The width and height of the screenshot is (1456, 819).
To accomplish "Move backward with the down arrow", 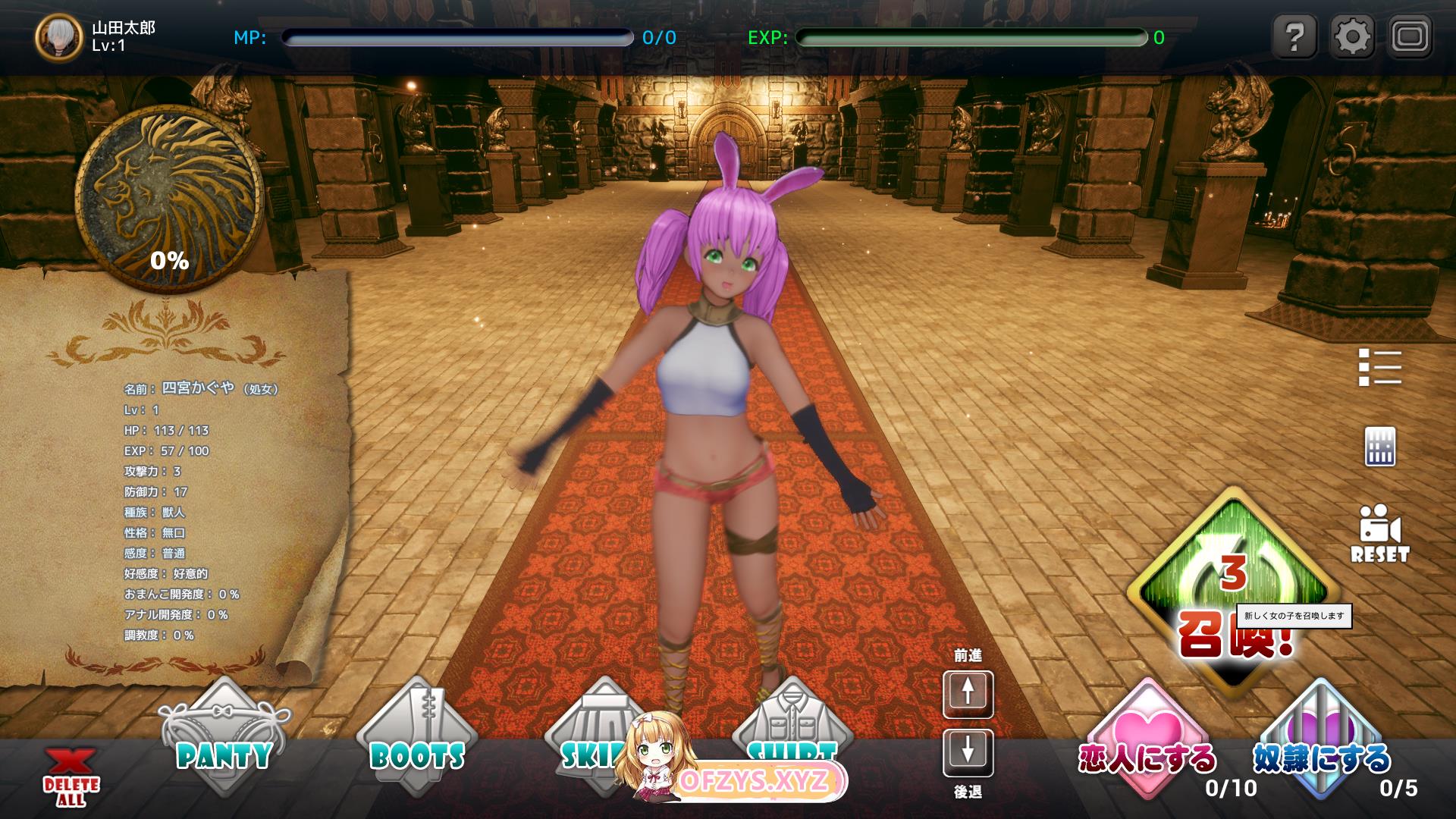I will coord(968,752).
